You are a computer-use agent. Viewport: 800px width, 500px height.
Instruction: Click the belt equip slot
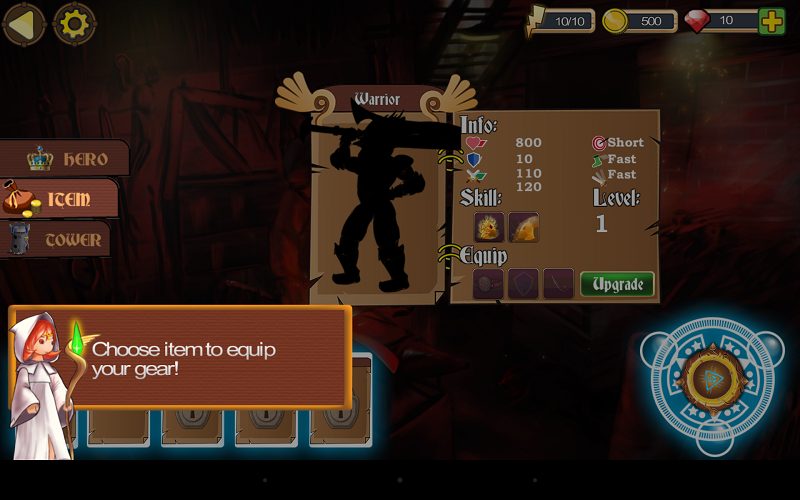coord(489,284)
